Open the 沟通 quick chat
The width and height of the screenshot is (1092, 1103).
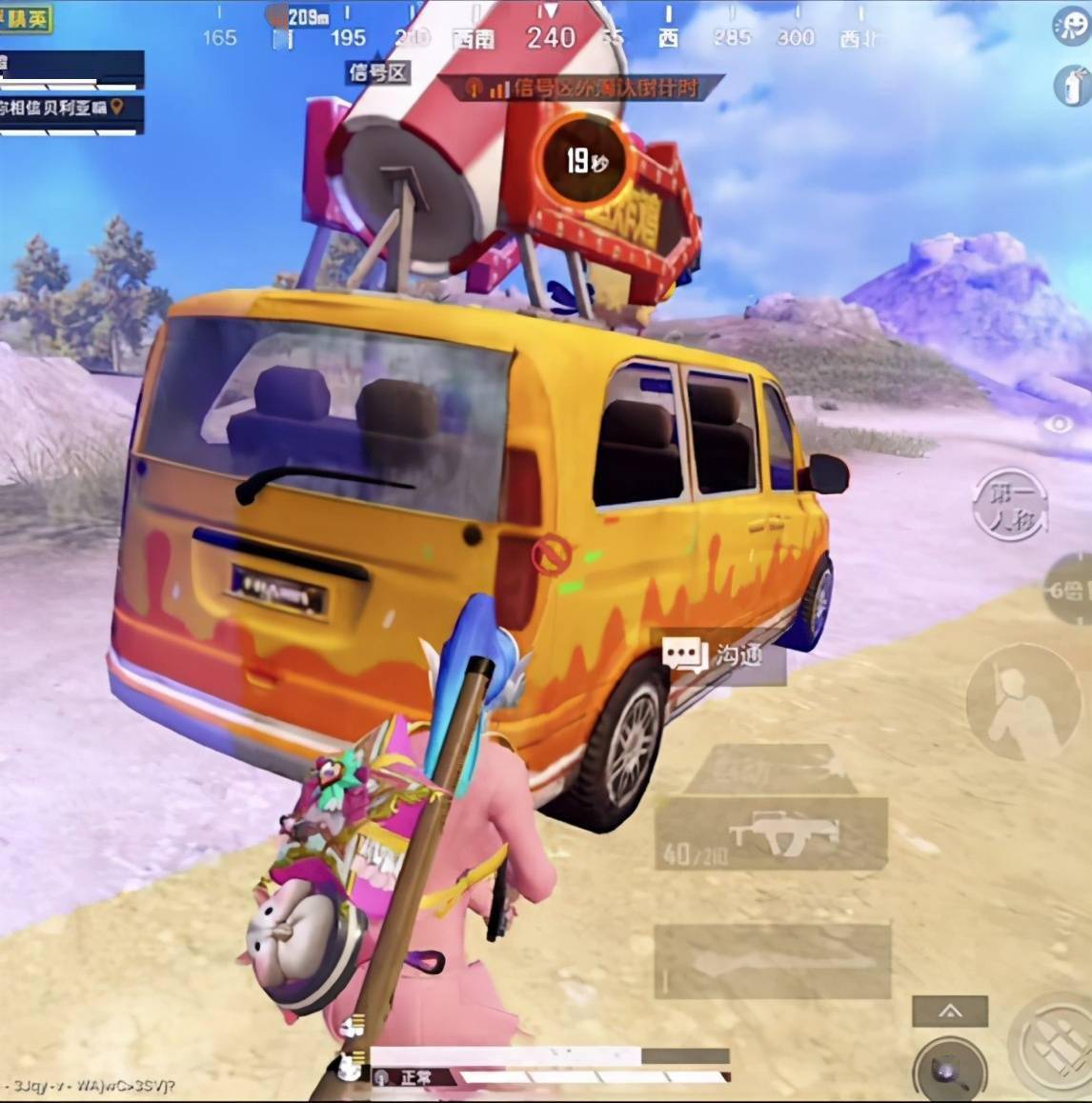[x=720, y=656]
